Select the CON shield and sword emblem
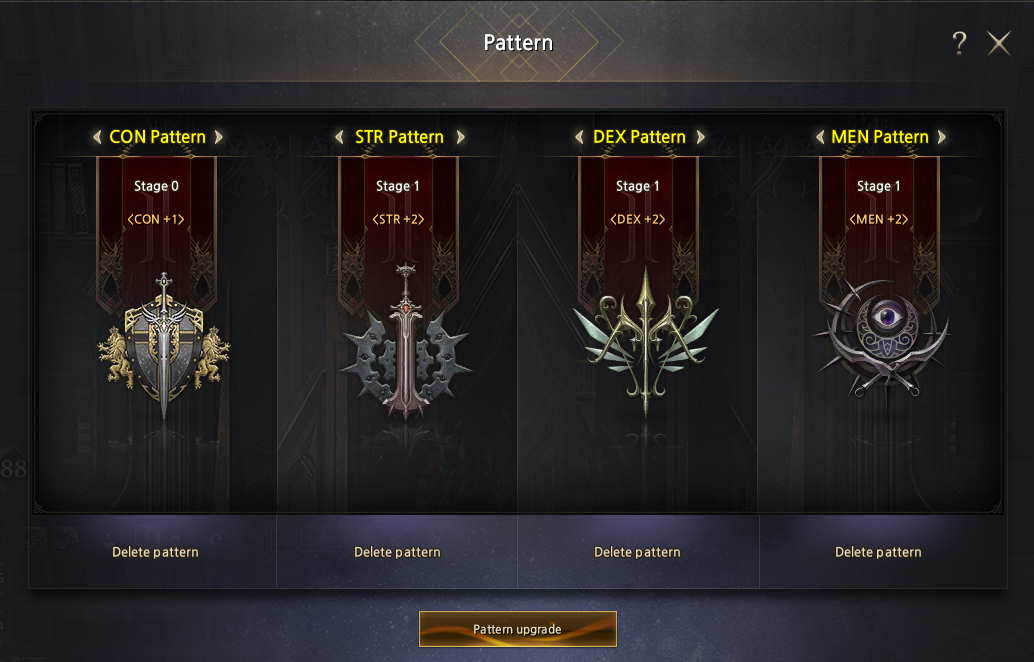The height and width of the screenshot is (662, 1034). click(163, 345)
